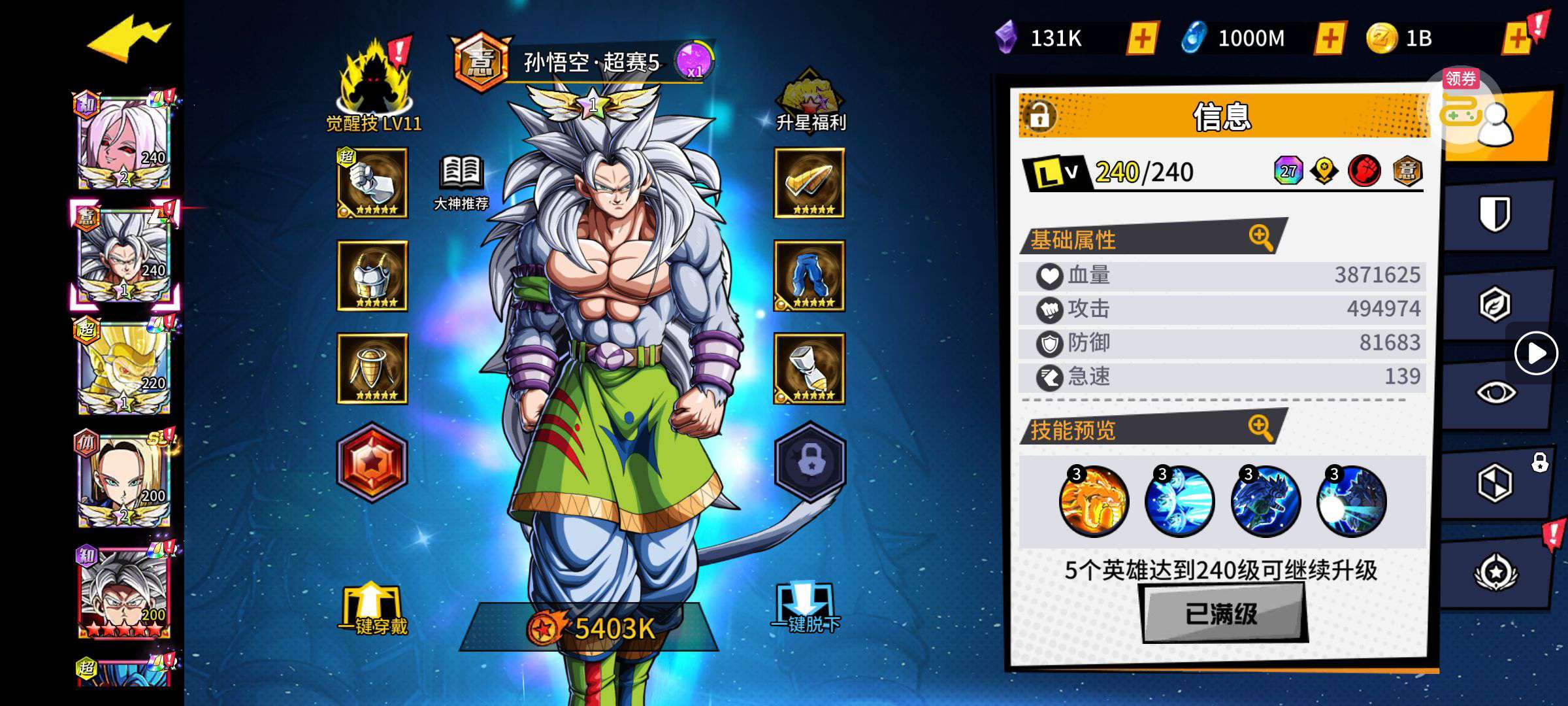1568x706 pixels.
Task: Switch to the eye side tab
Action: point(1495,393)
